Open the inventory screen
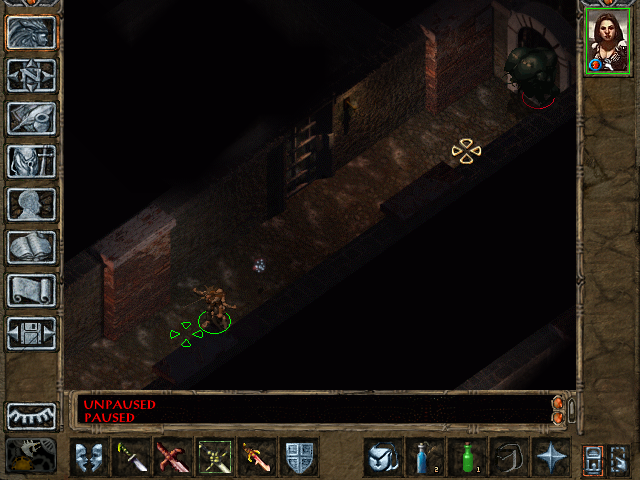Viewport: 640px width, 480px height. 31,161
